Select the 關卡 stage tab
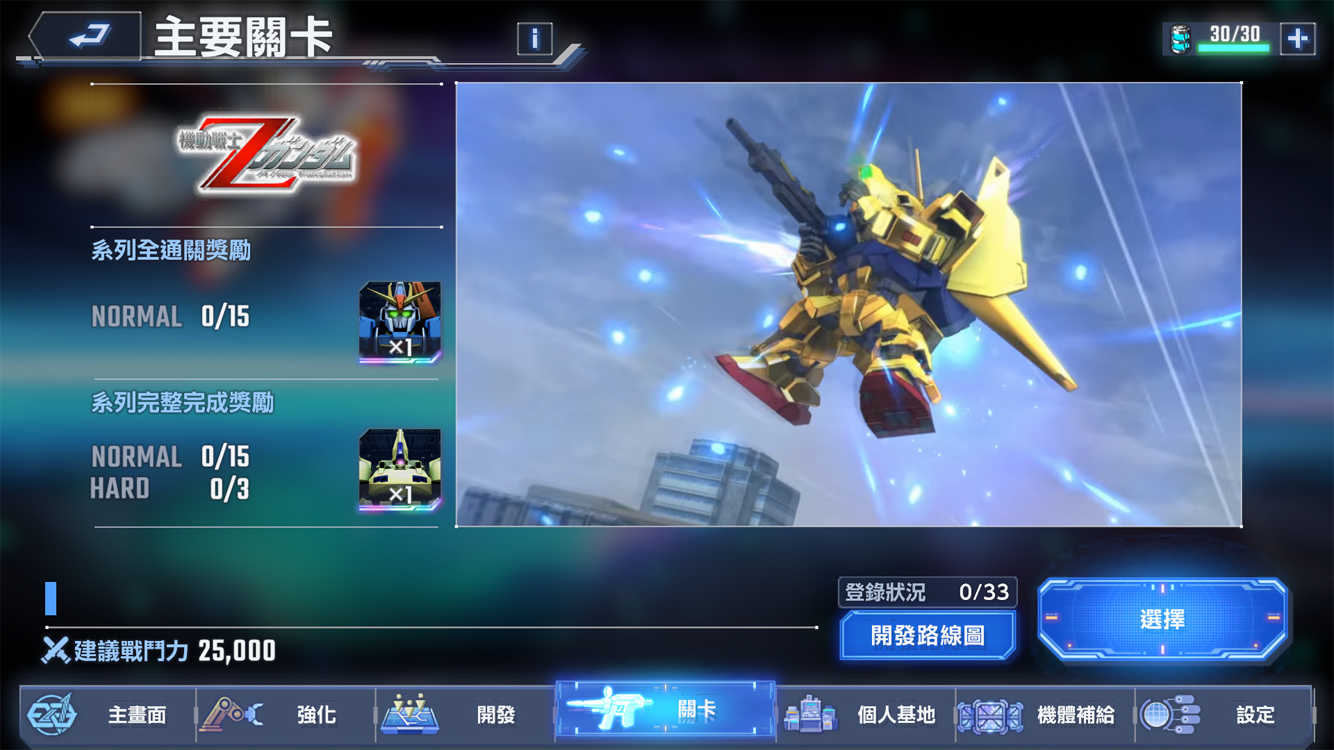1334x750 pixels. tap(665, 711)
